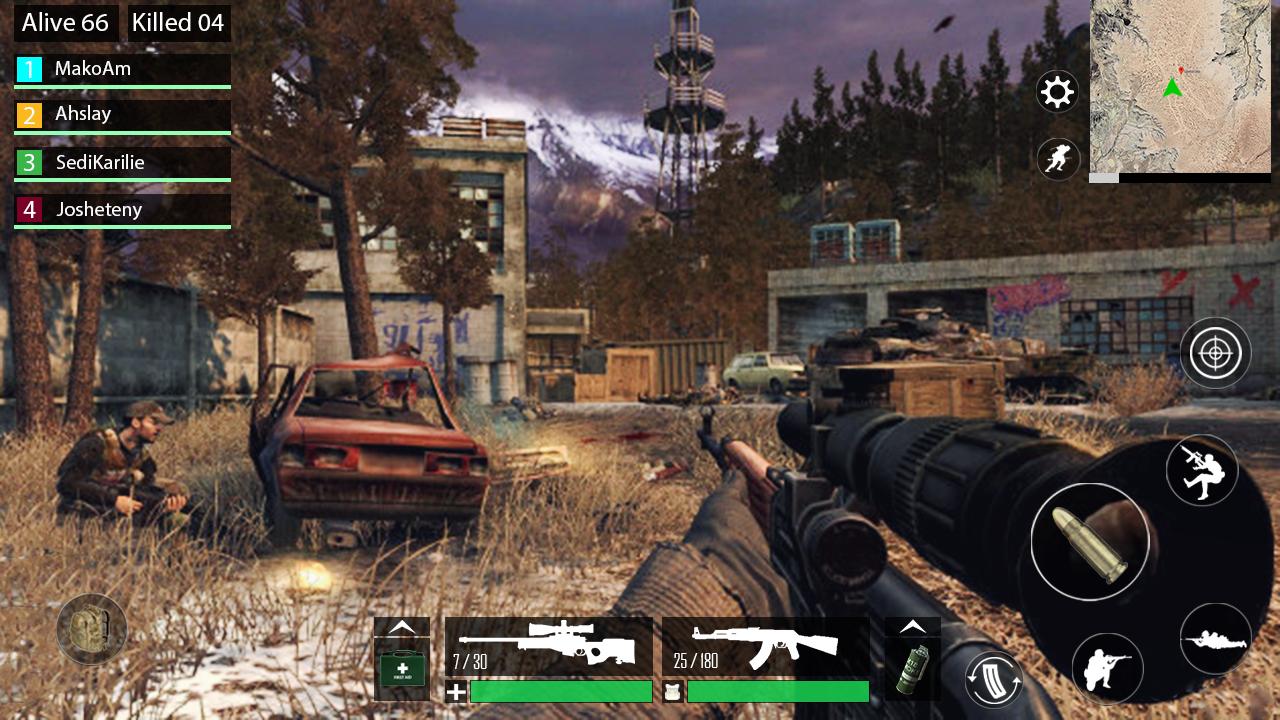Make the soldier jump

(x=1201, y=470)
